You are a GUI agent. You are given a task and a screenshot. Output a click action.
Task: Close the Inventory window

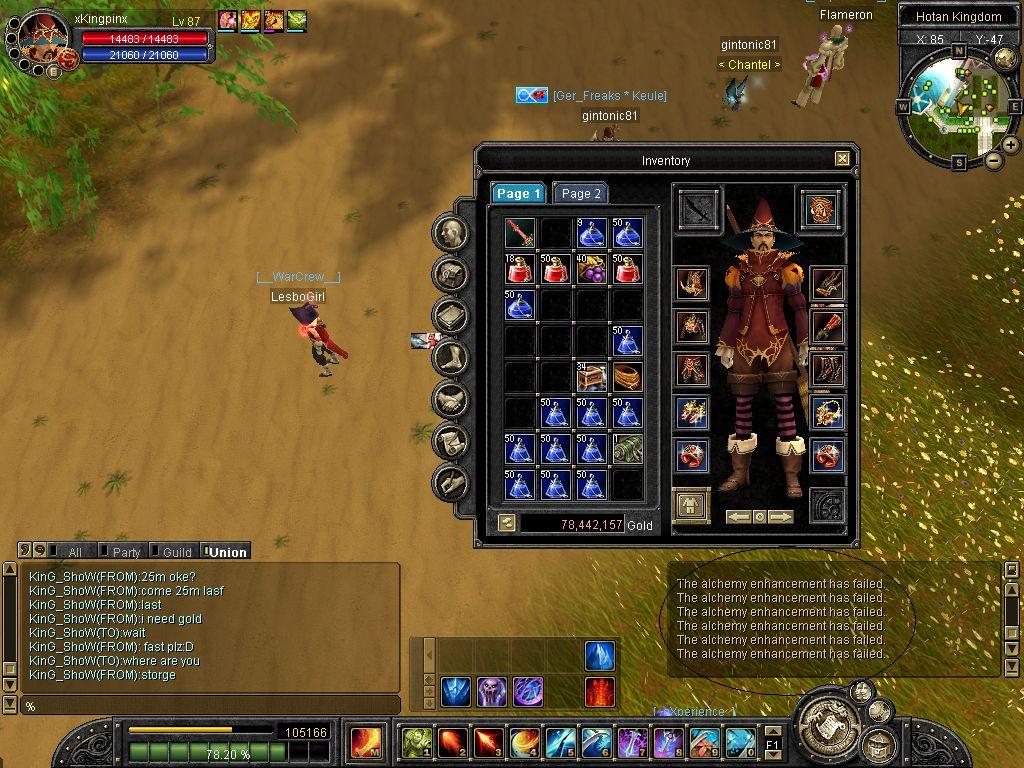coord(842,158)
